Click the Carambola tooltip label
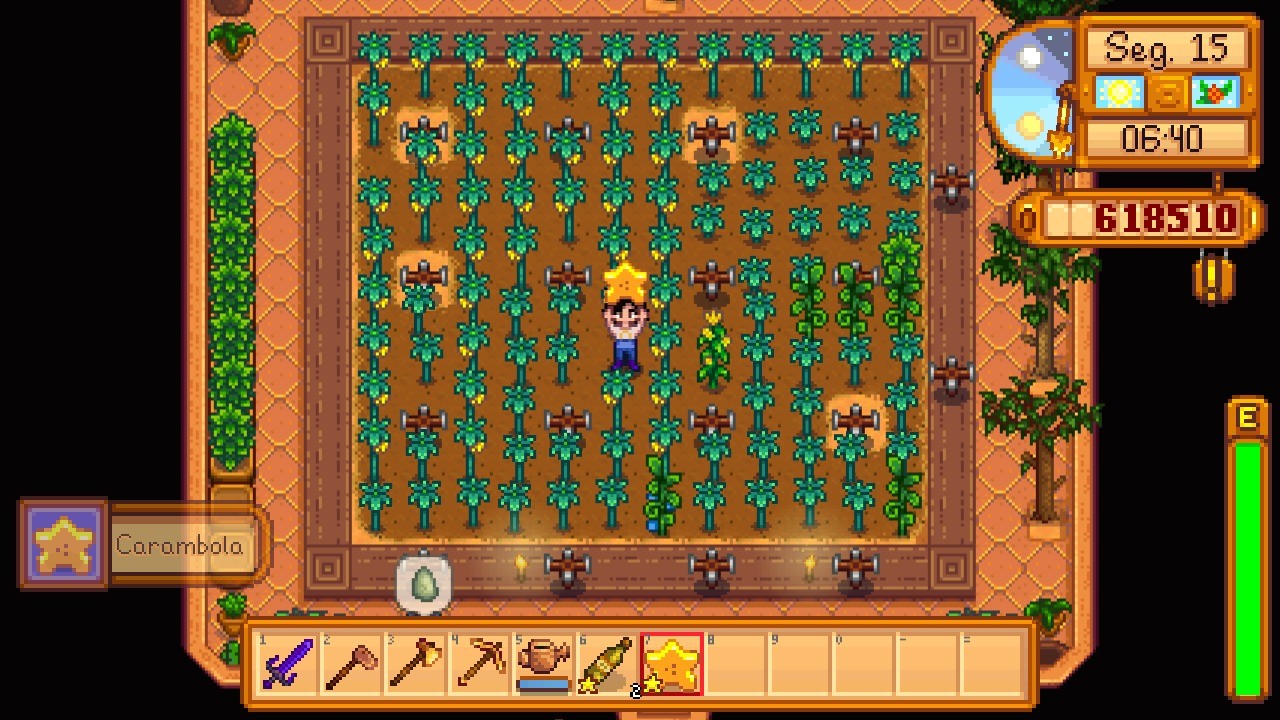 pyautogui.click(x=180, y=546)
